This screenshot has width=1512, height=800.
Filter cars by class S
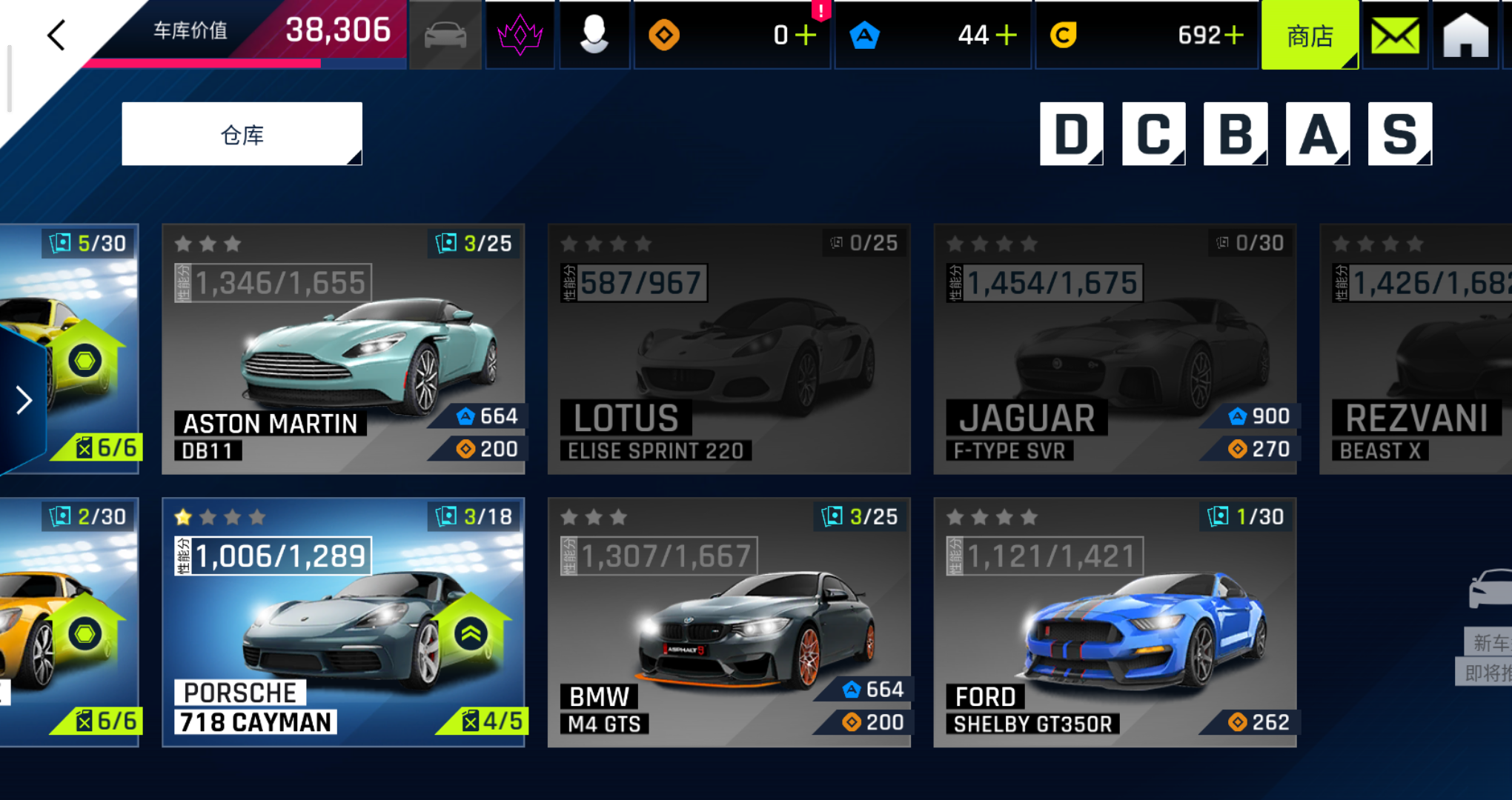coord(1399,134)
